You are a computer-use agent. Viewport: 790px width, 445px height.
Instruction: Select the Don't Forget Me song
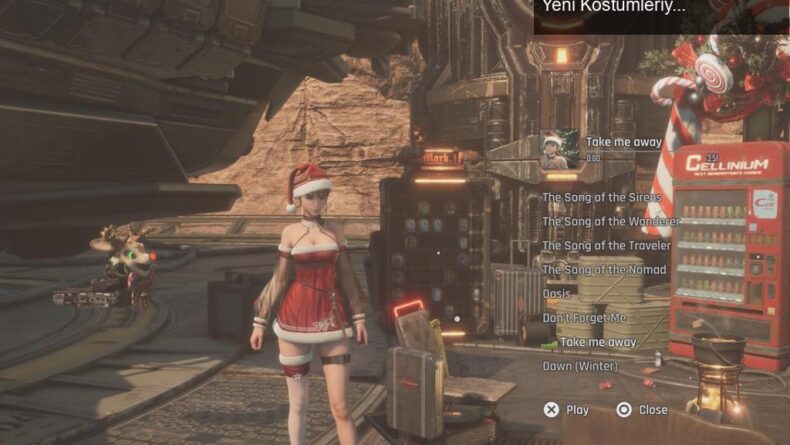click(x=584, y=318)
